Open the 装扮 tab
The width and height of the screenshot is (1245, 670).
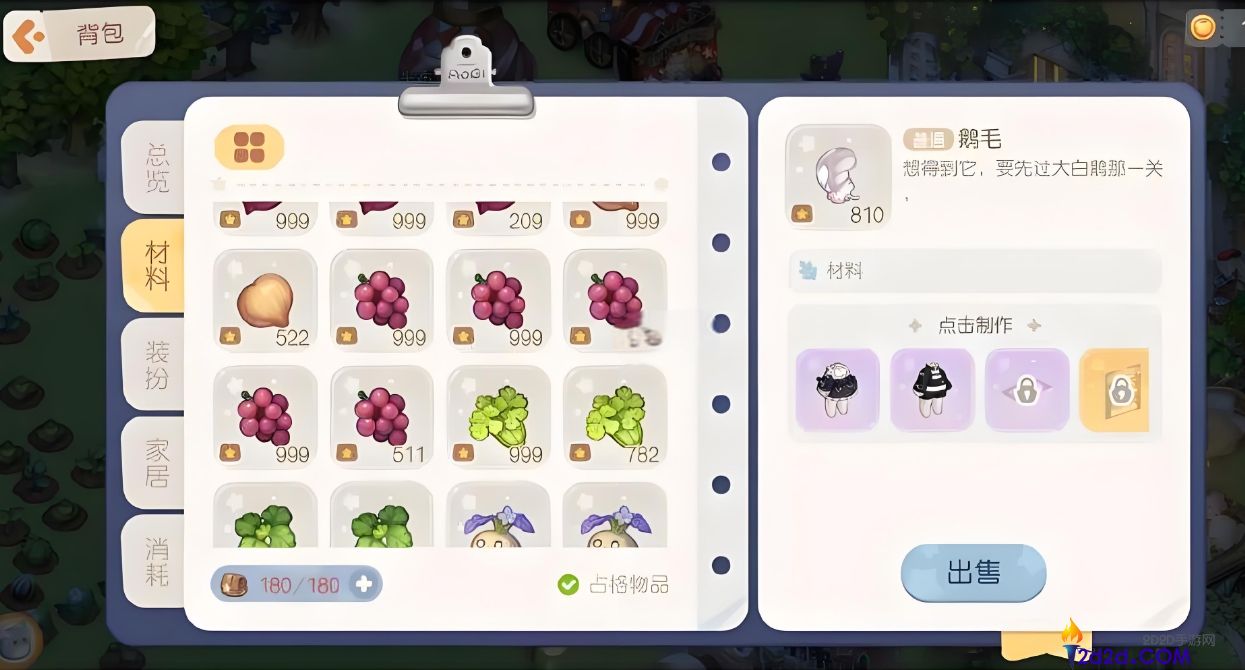pos(157,365)
